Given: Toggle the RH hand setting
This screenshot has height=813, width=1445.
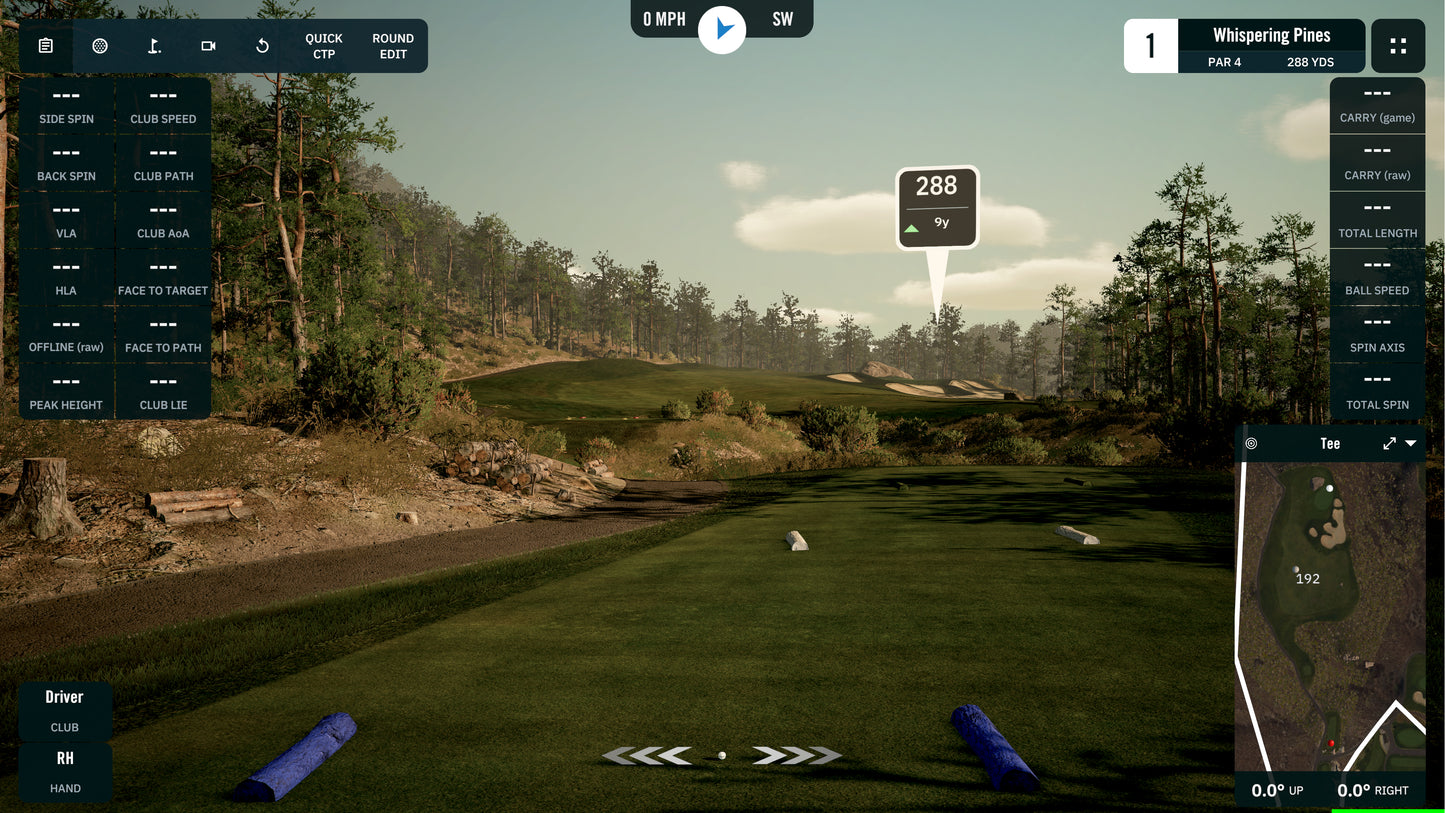Looking at the screenshot, I should [x=65, y=772].
